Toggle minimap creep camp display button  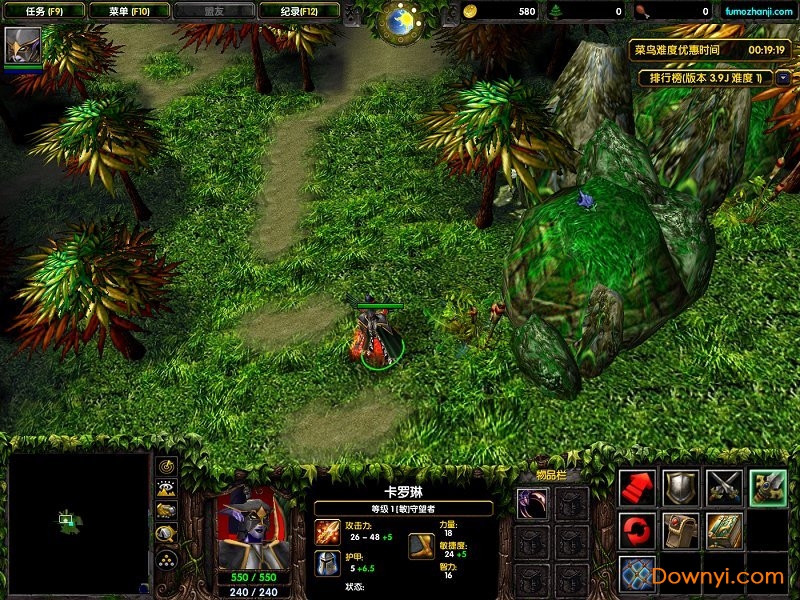[167, 535]
